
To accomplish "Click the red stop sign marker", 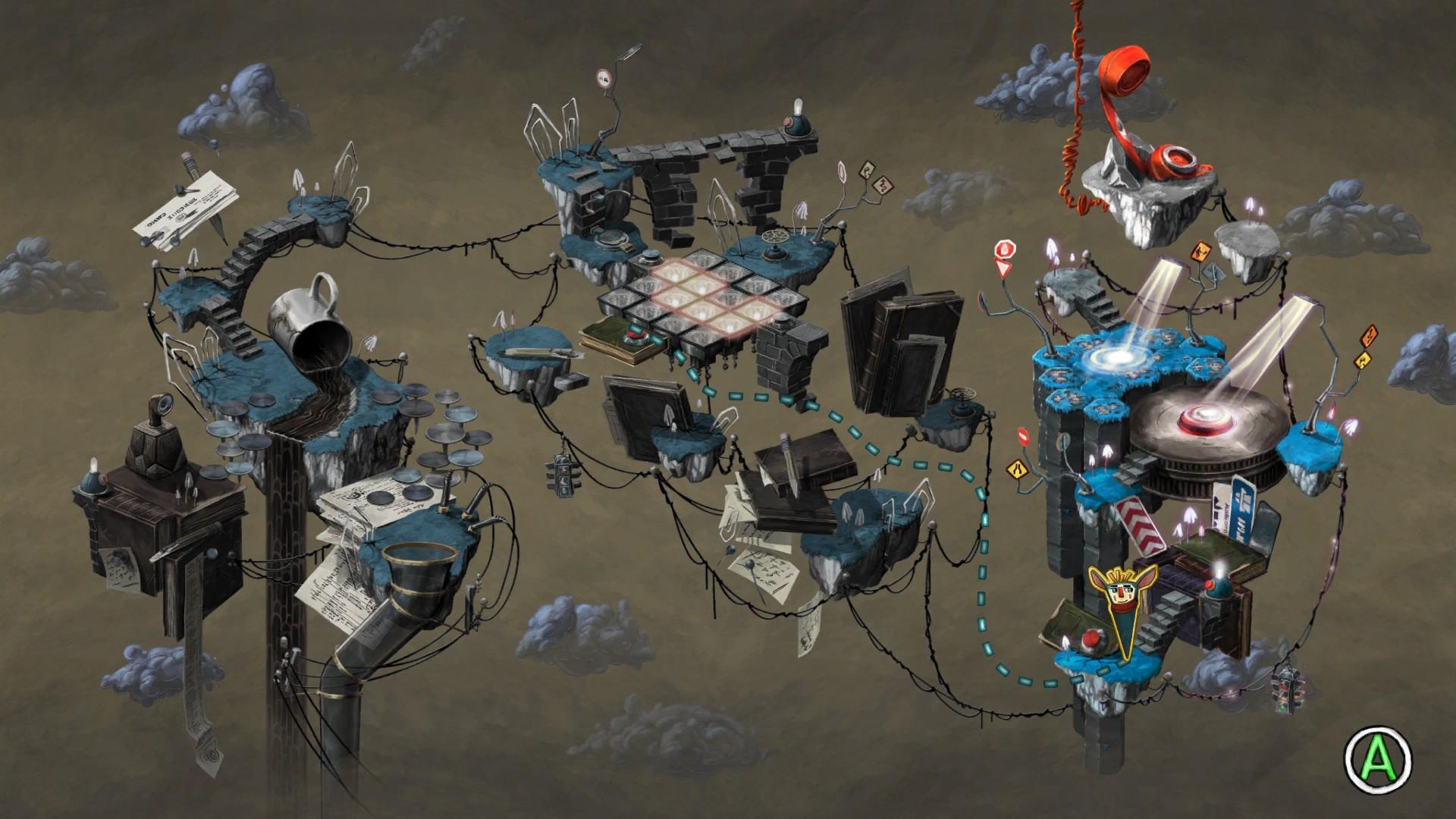I will 1005,248.
